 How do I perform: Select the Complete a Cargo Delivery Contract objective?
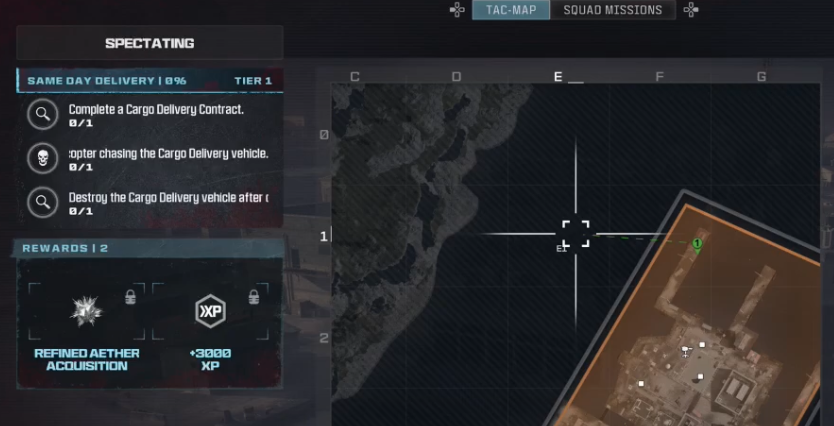pyautogui.click(x=155, y=114)
